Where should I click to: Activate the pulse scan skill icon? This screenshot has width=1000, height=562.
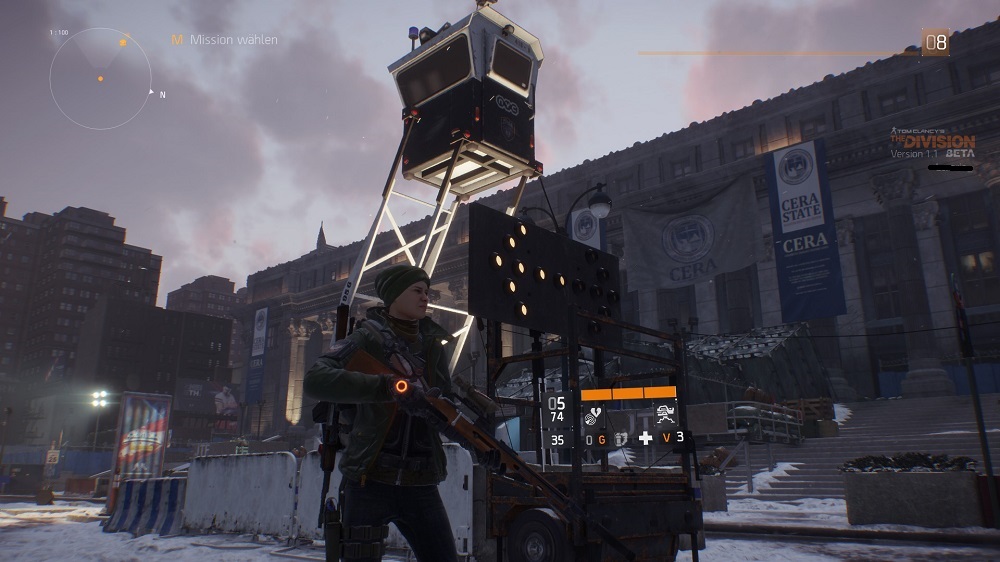(593, 415)
